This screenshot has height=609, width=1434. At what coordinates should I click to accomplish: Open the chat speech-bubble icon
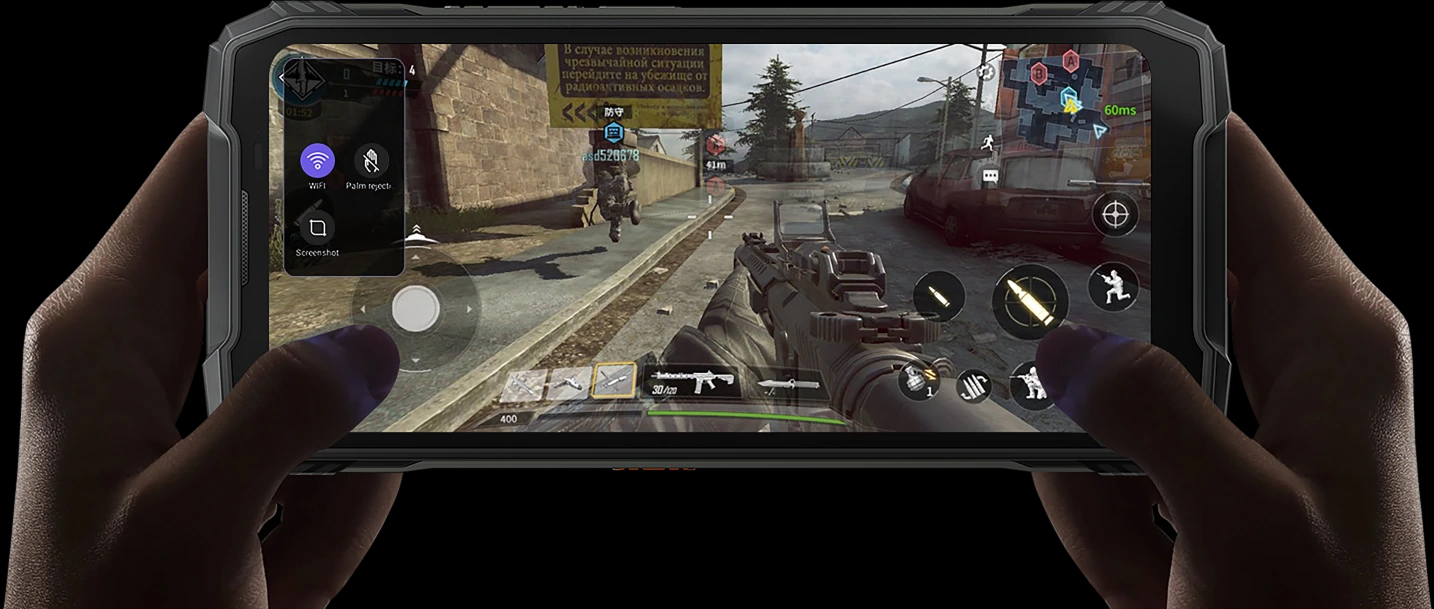click(991, 176)
